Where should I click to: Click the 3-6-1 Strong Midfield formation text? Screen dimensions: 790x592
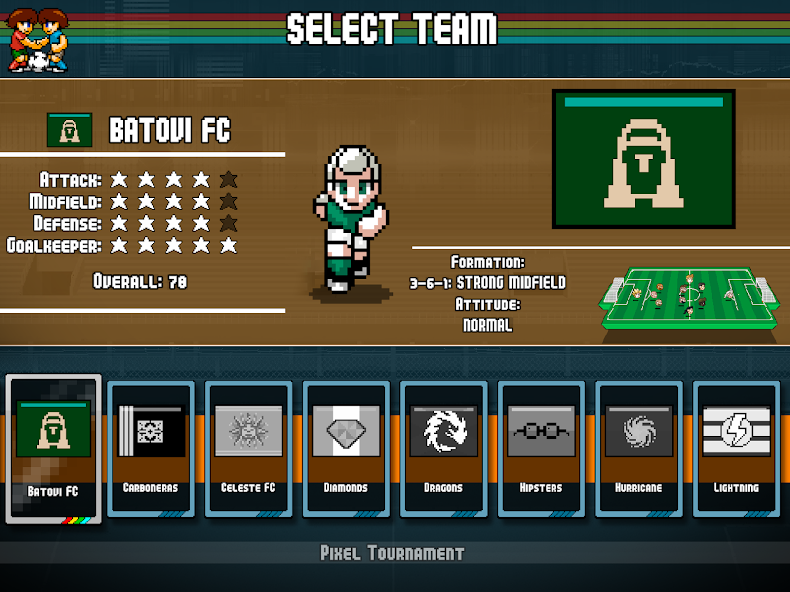488,283
